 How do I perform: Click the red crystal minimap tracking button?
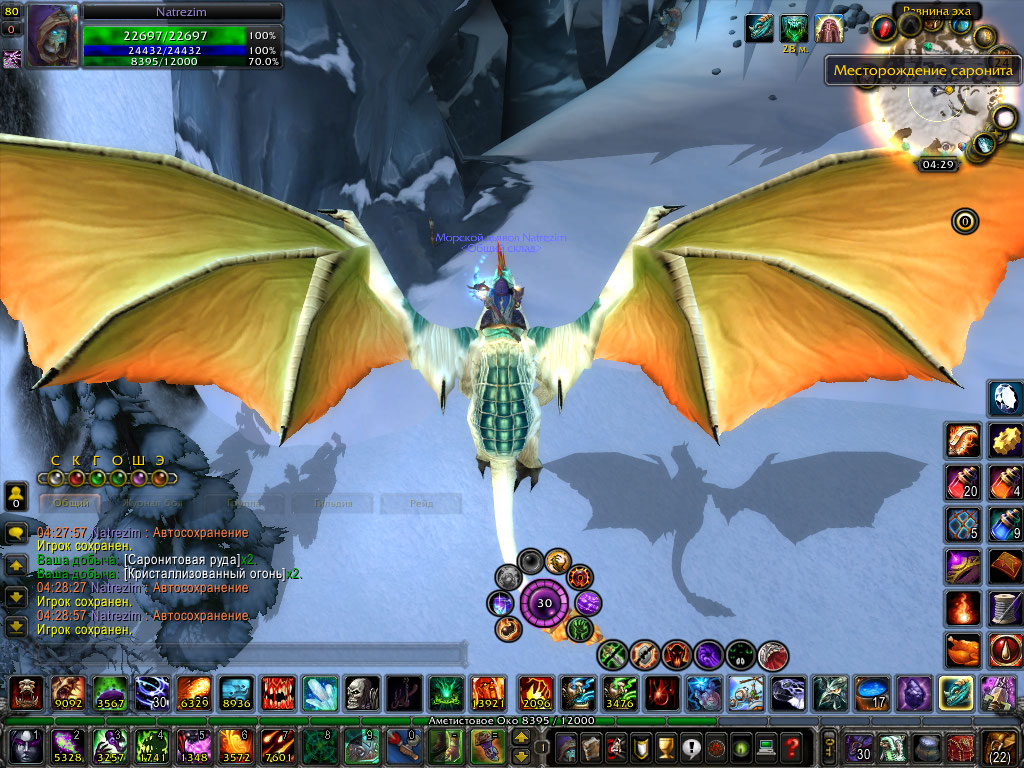(884, 28)
